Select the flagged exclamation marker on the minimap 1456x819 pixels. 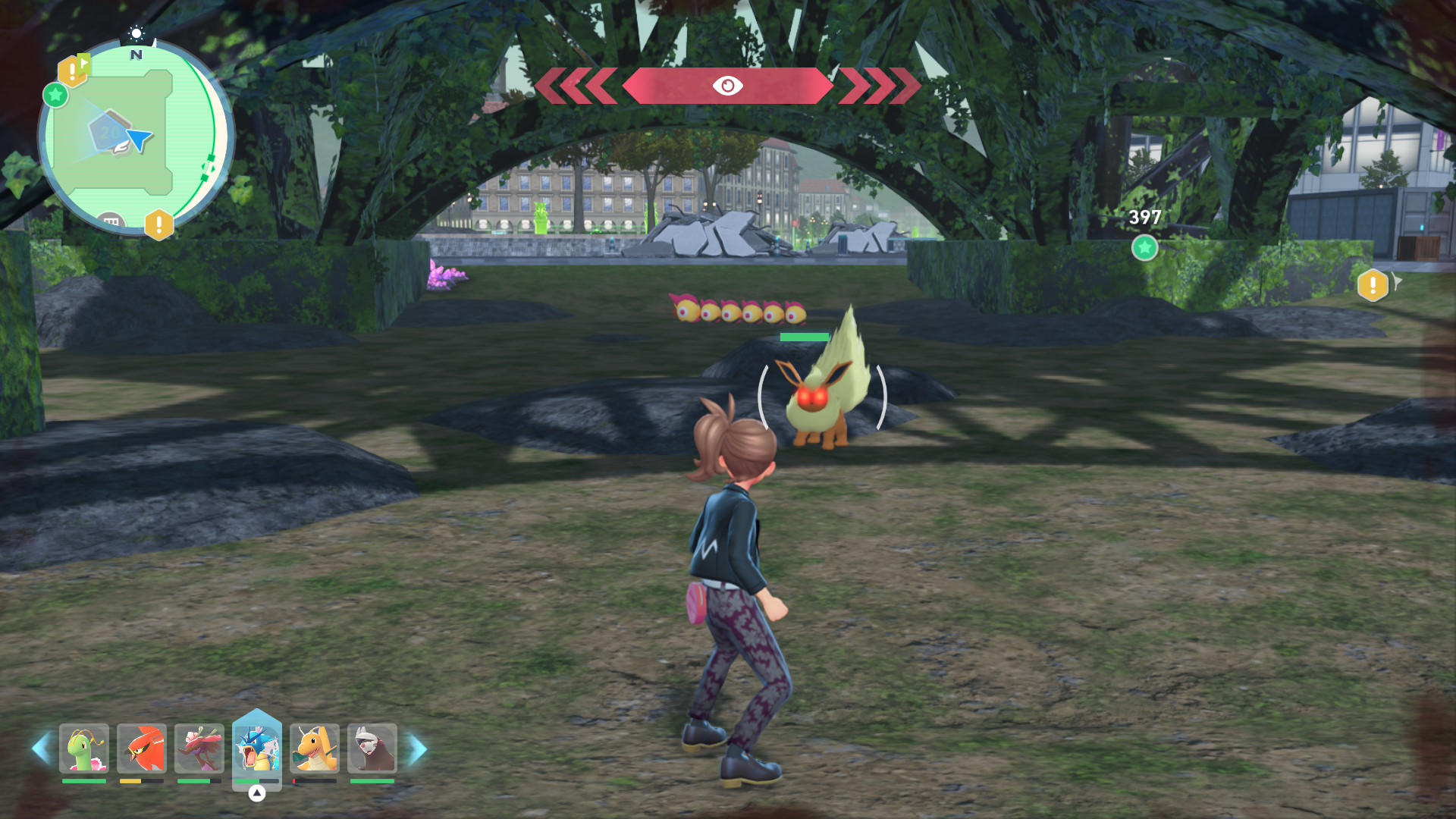(73, 71)
